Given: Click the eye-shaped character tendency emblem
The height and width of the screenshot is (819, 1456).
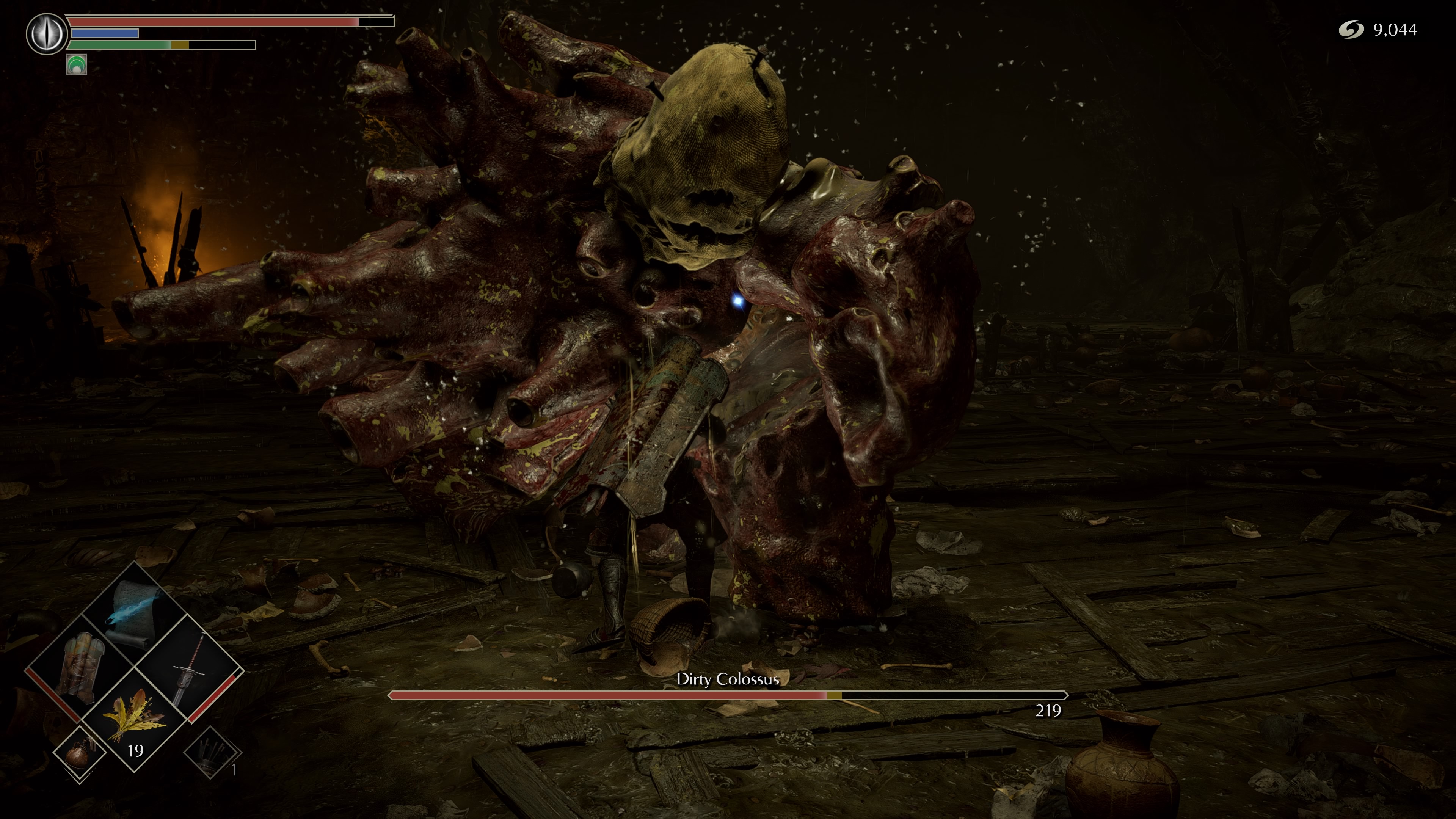Looking at the screenshot, I should [x=47, y=34].
